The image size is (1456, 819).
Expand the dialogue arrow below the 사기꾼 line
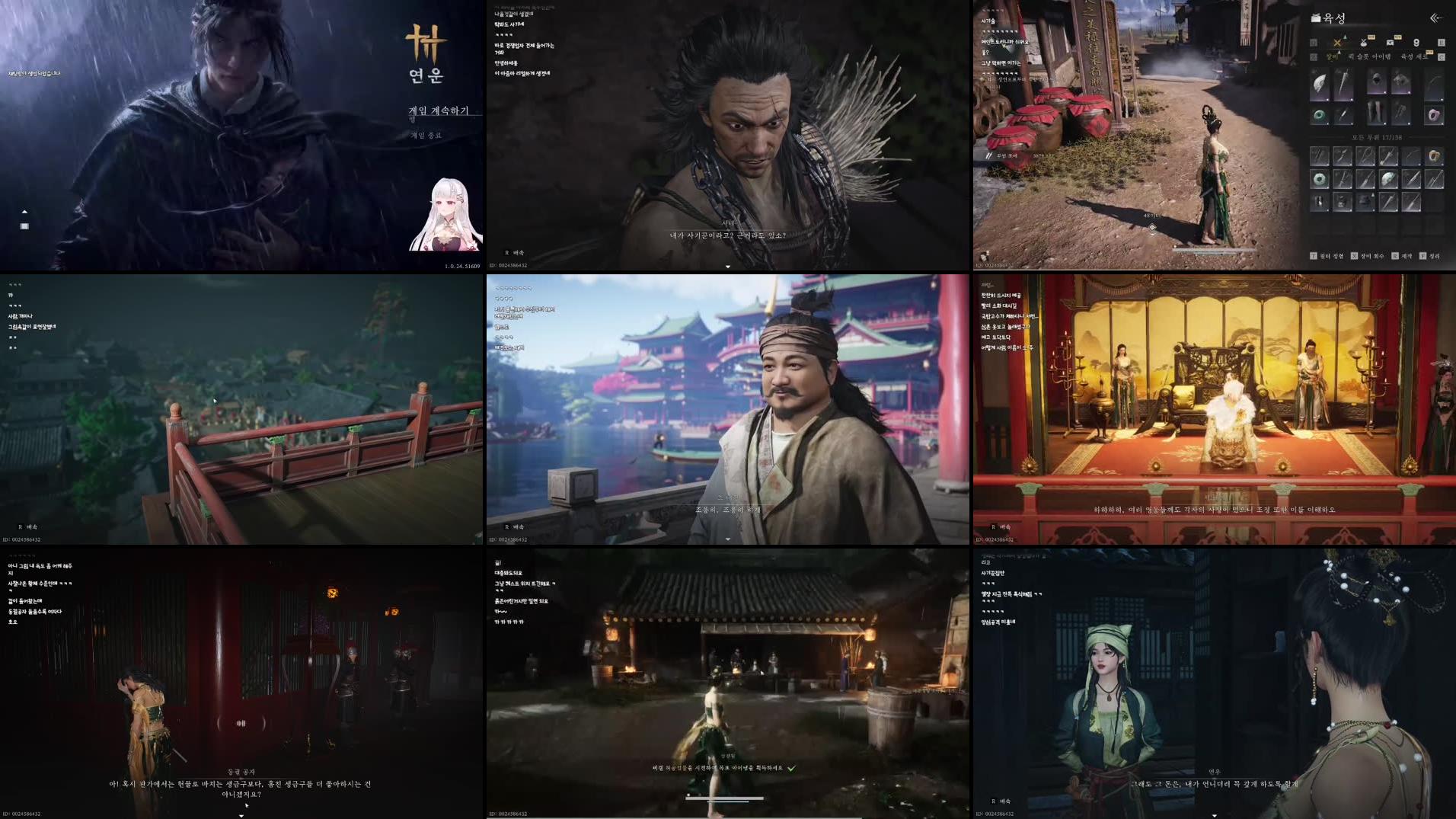pos(727,267)
